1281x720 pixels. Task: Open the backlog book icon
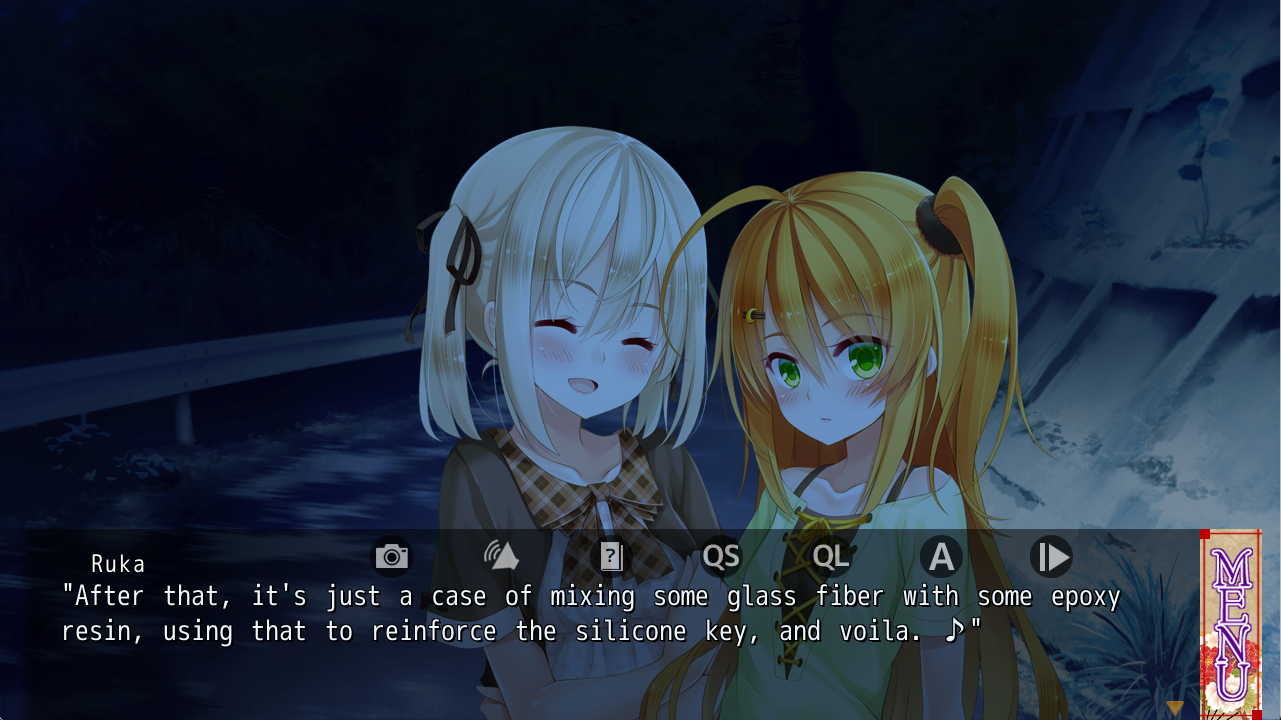coord(611,556)
